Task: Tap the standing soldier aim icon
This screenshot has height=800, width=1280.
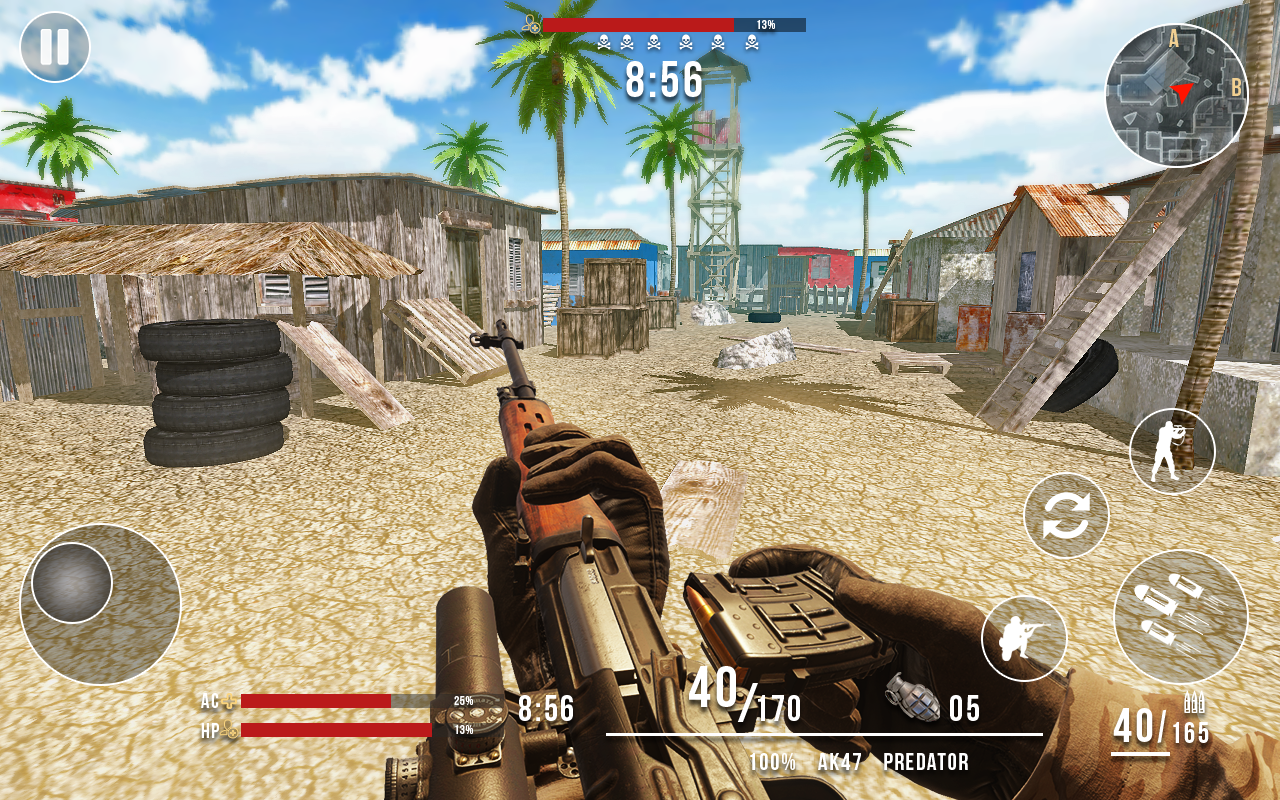Action: tap(1171, 452)
